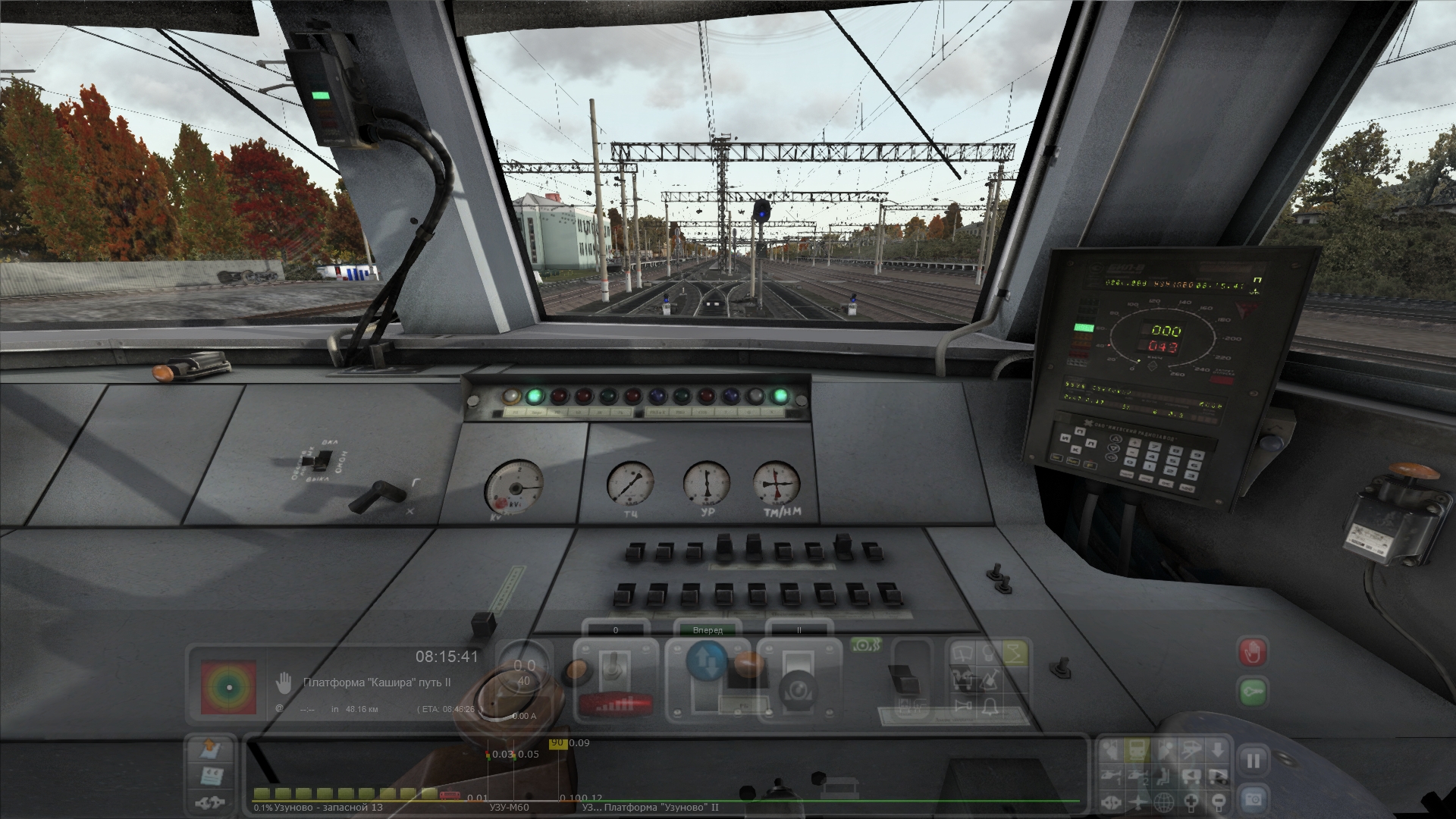
Task: Toggle the windscreen wipers icon
Action: [x=963, y=652]
